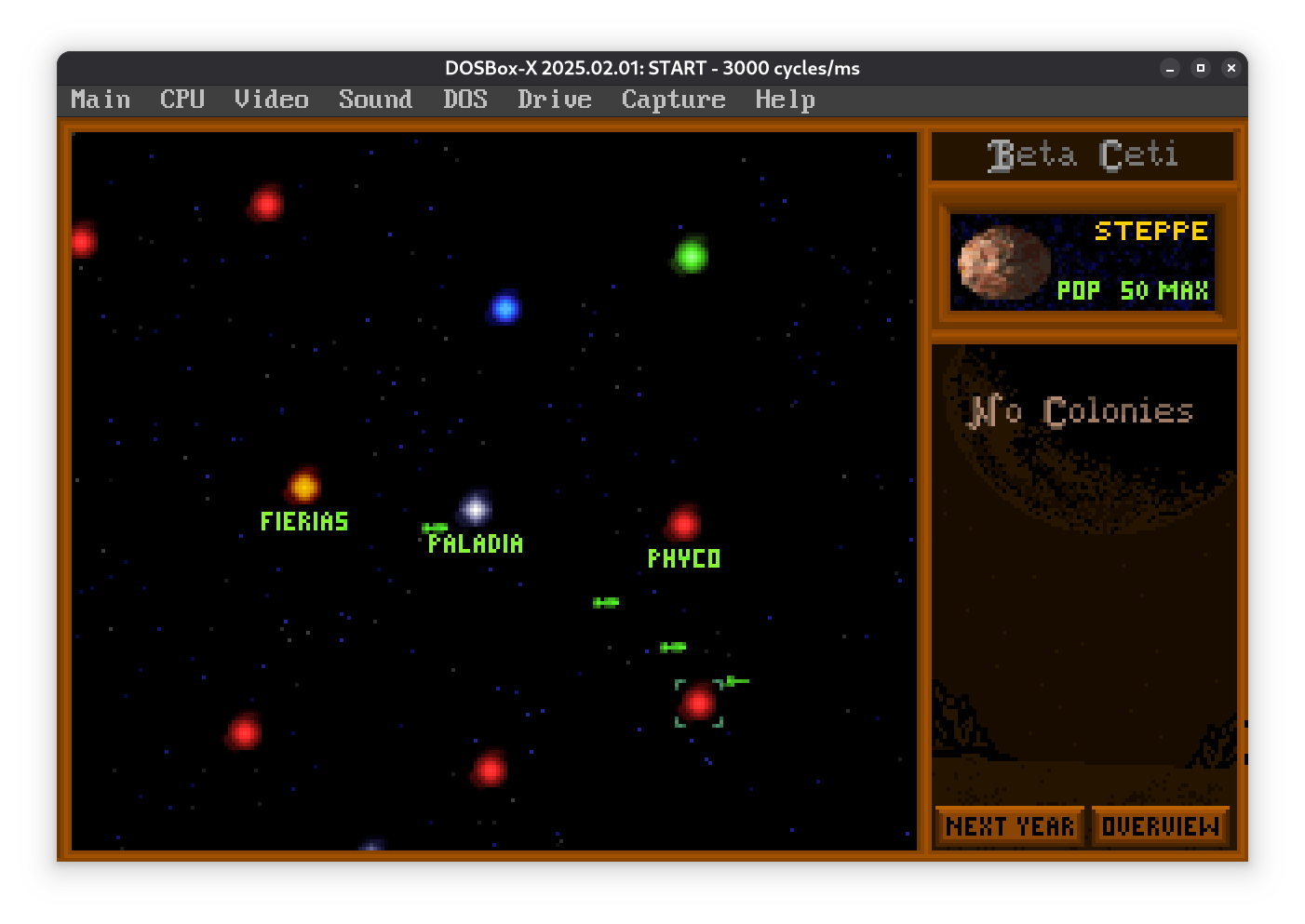
Task: Click the Steppe planet portrait
Action: (x=1004, y=263)
